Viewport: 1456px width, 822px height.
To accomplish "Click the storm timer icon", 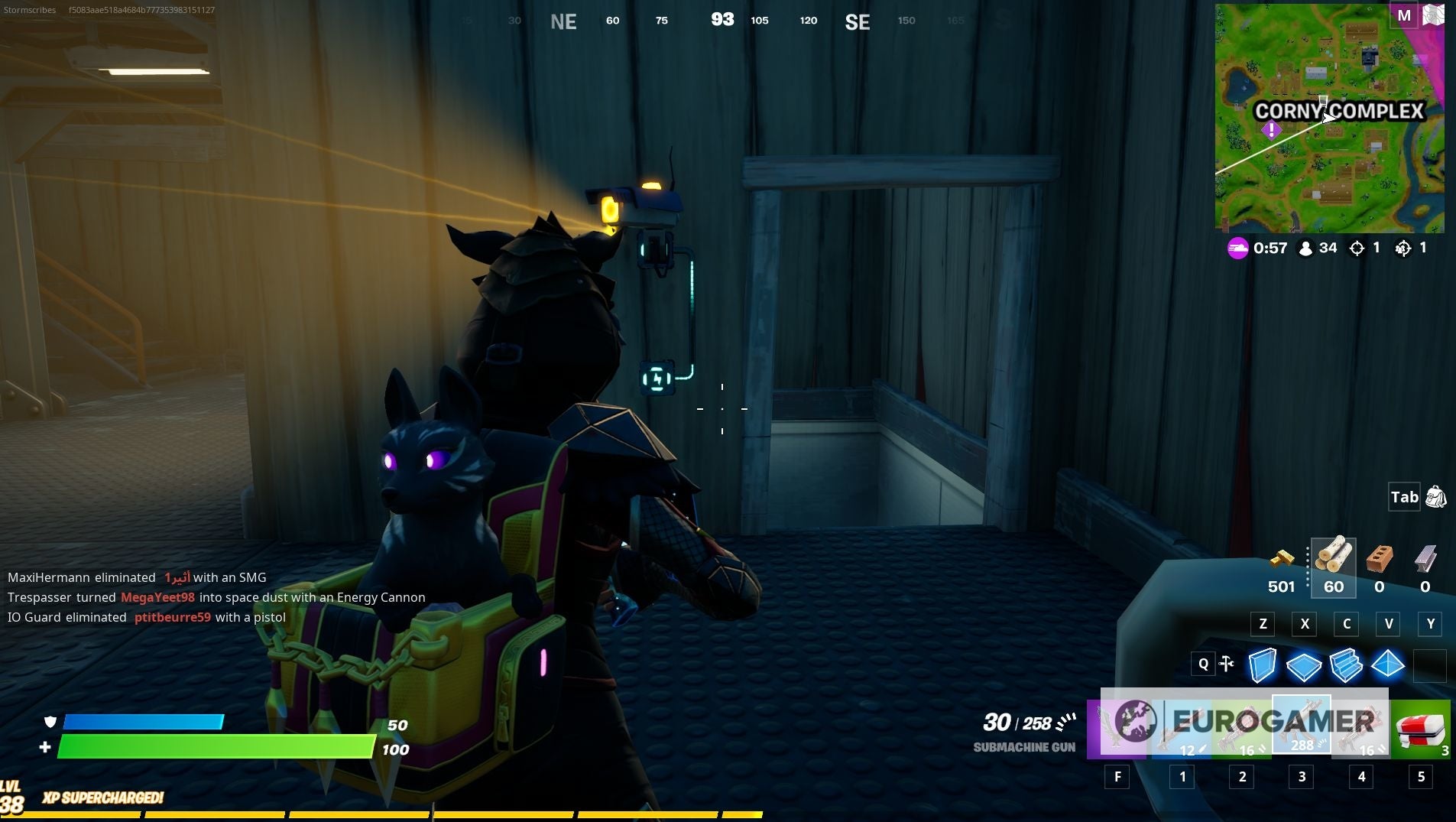I will (x=1237, y=248).
